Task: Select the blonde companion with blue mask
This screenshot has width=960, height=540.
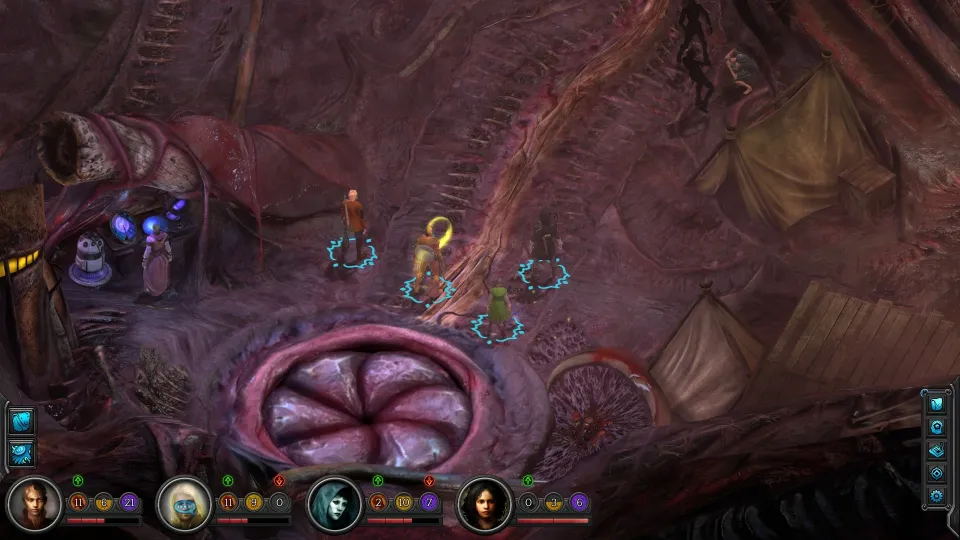Action: [x=184, y=504]
